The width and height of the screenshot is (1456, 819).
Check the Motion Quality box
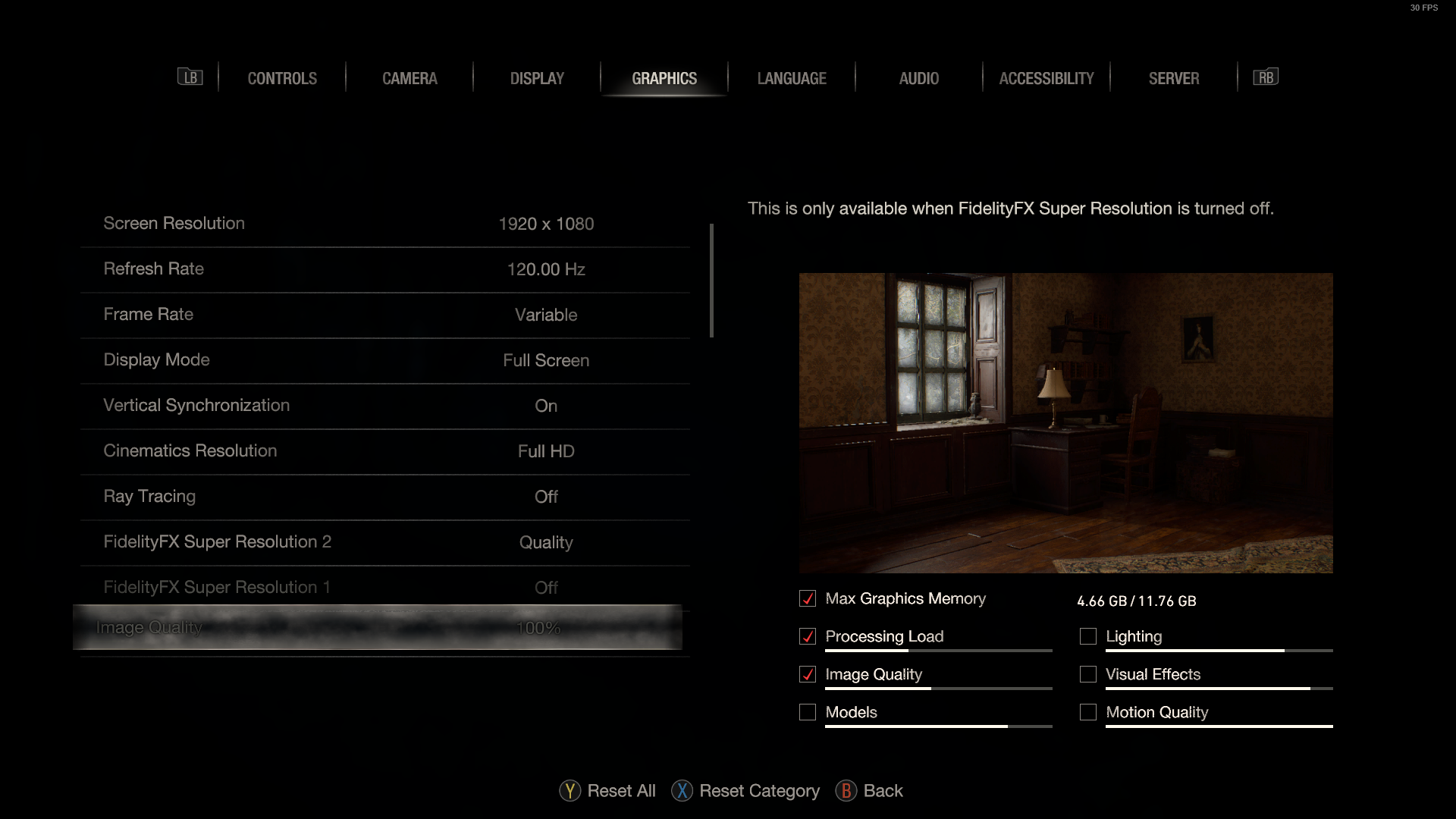(x=1088, y=713)
